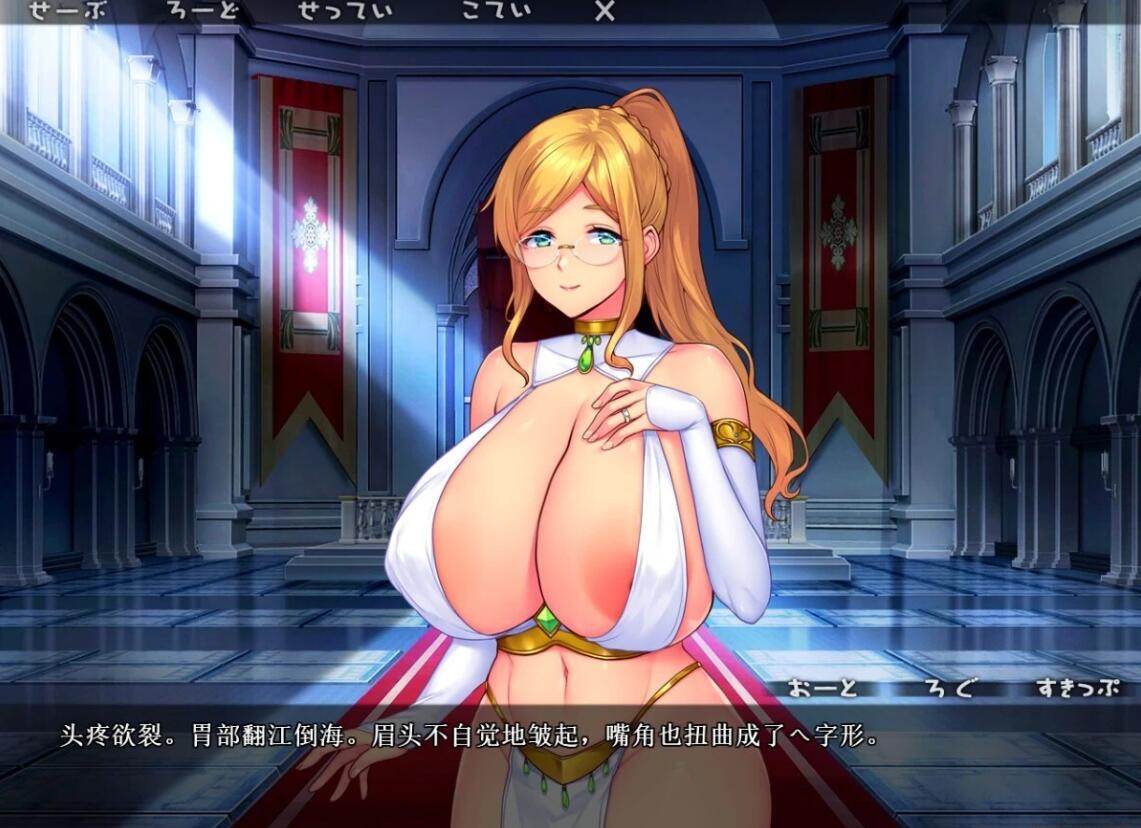Close the top menu bar with X

point(604,11)
